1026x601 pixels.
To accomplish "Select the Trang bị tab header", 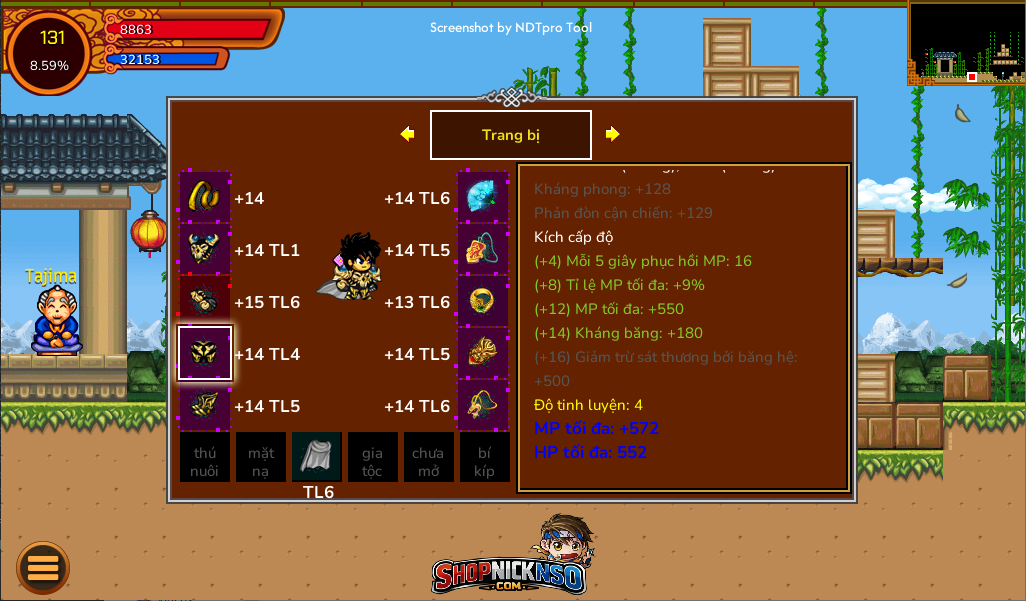I will pyautogui.click(x=510, y=135).
